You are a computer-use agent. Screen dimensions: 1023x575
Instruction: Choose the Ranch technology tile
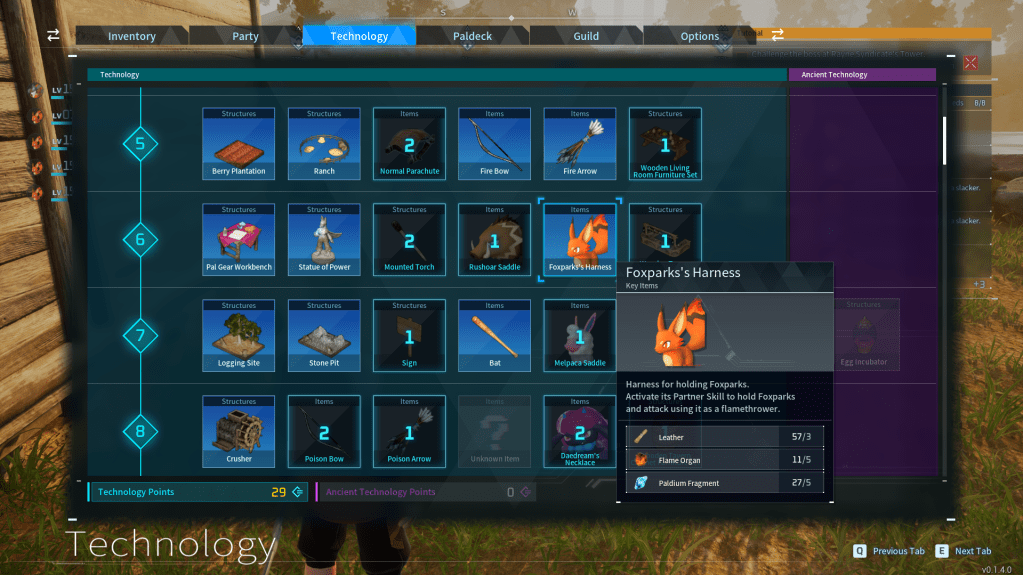pyautogui.click(x=324, y=144)
